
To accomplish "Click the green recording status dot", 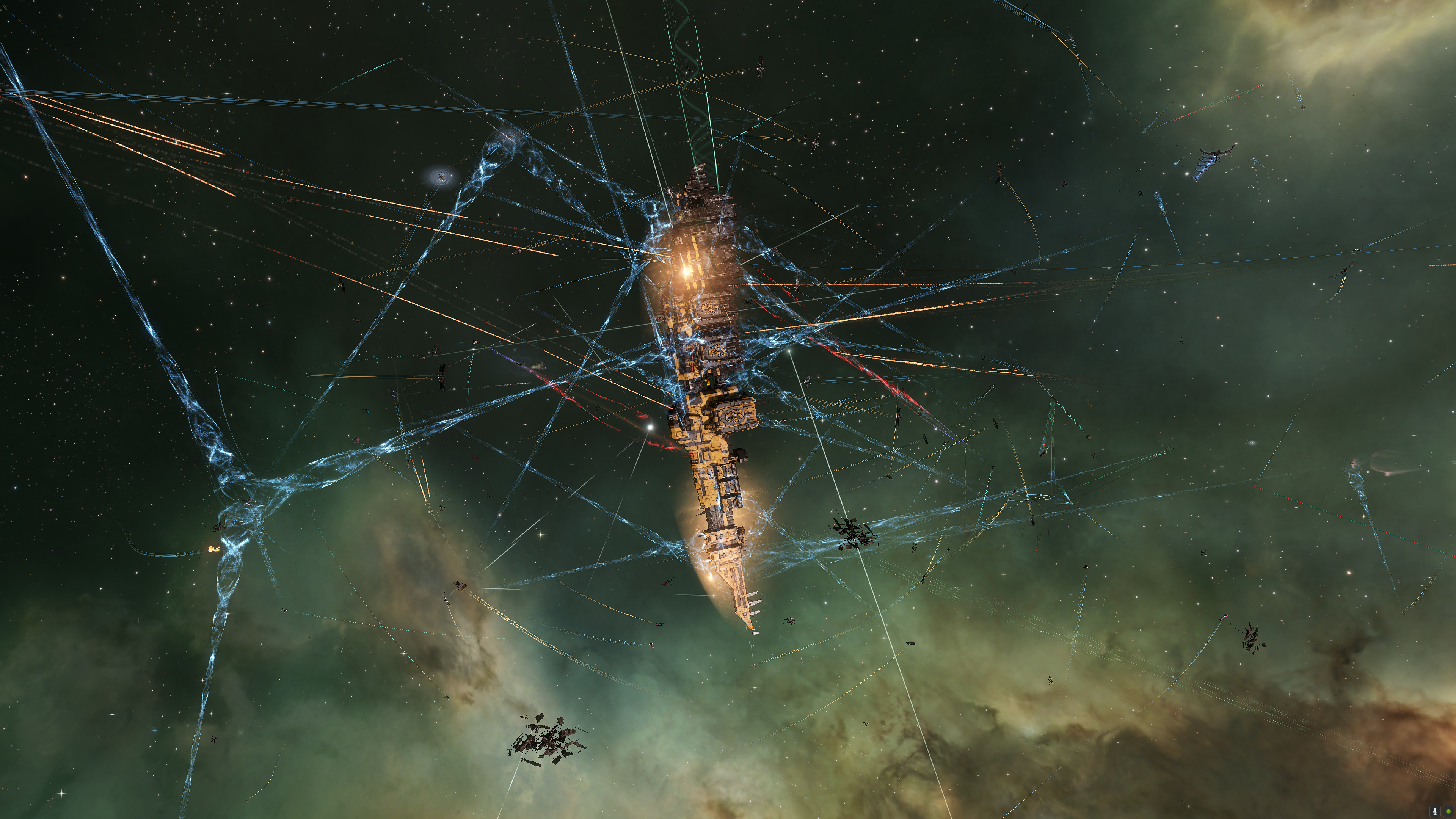I will pyautogui.click(x=1448, y=812).
